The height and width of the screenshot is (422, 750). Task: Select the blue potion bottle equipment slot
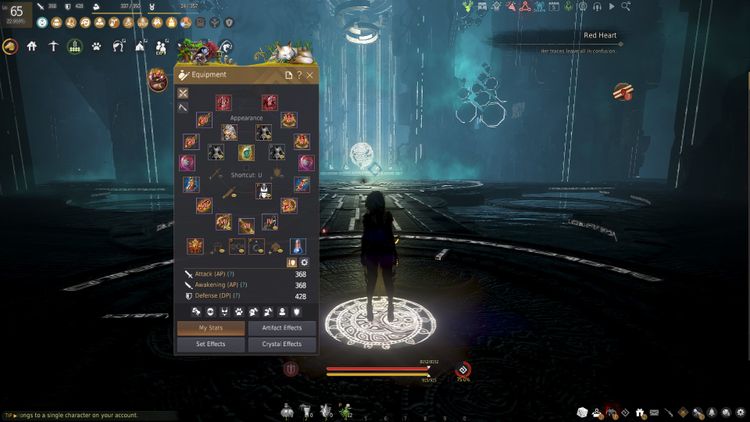(297, 245)
